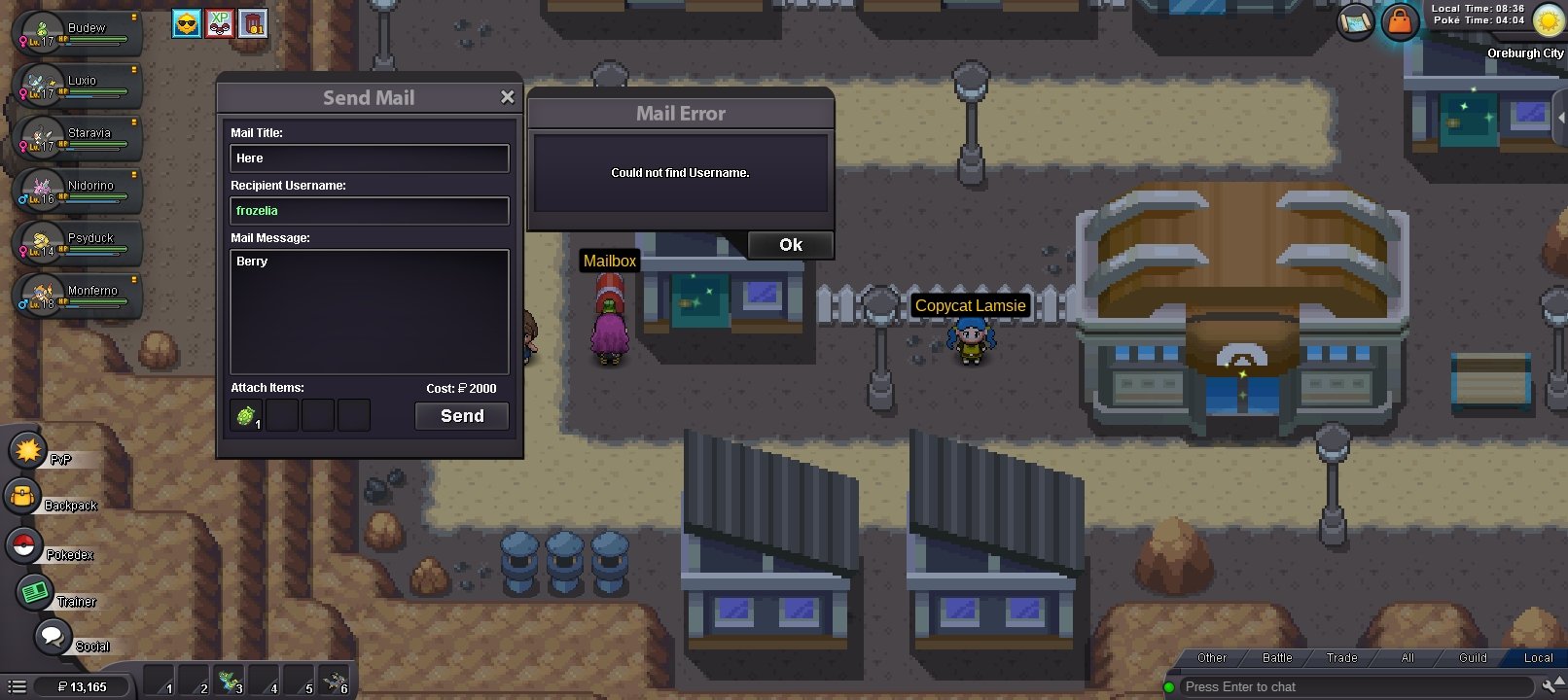This screenshot has height=700, width=1568.
Task: Dismiss the Mail Error with Ok
Action: (x=790, y=245)
